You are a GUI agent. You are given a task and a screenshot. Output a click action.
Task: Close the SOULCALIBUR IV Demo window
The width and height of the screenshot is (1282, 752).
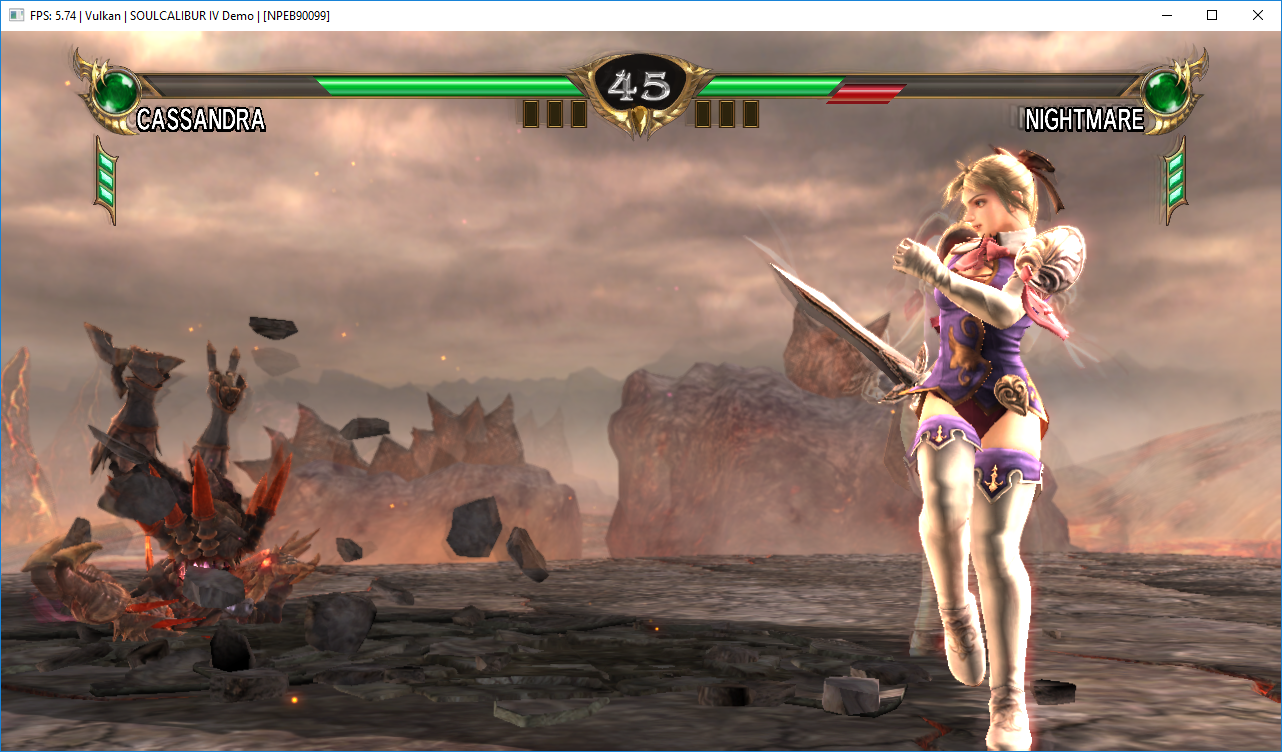tap(1257, 15)
